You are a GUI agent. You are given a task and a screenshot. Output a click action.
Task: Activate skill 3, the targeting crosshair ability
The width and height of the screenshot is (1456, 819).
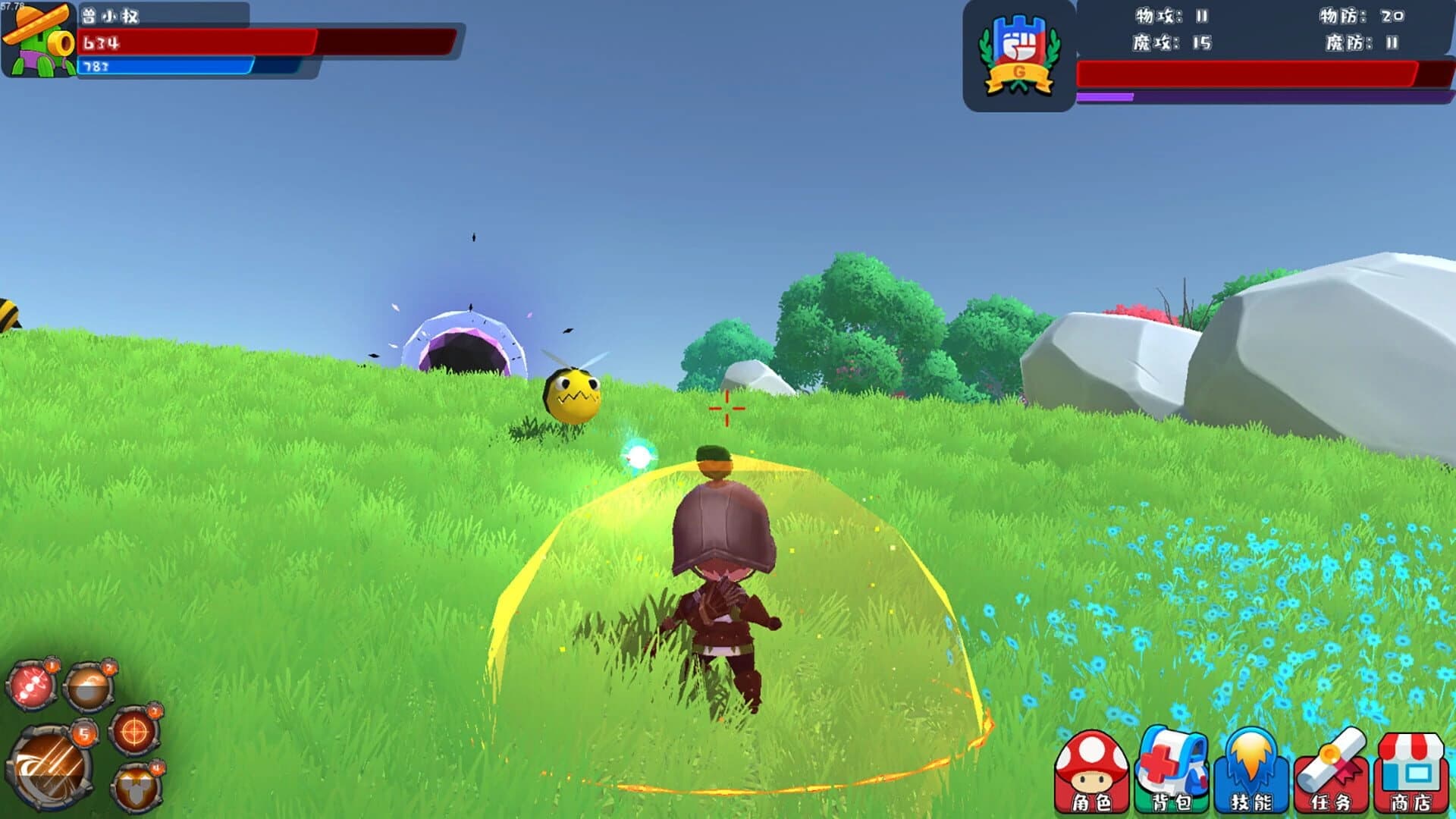pyautogui.click(x=134, y=732)
